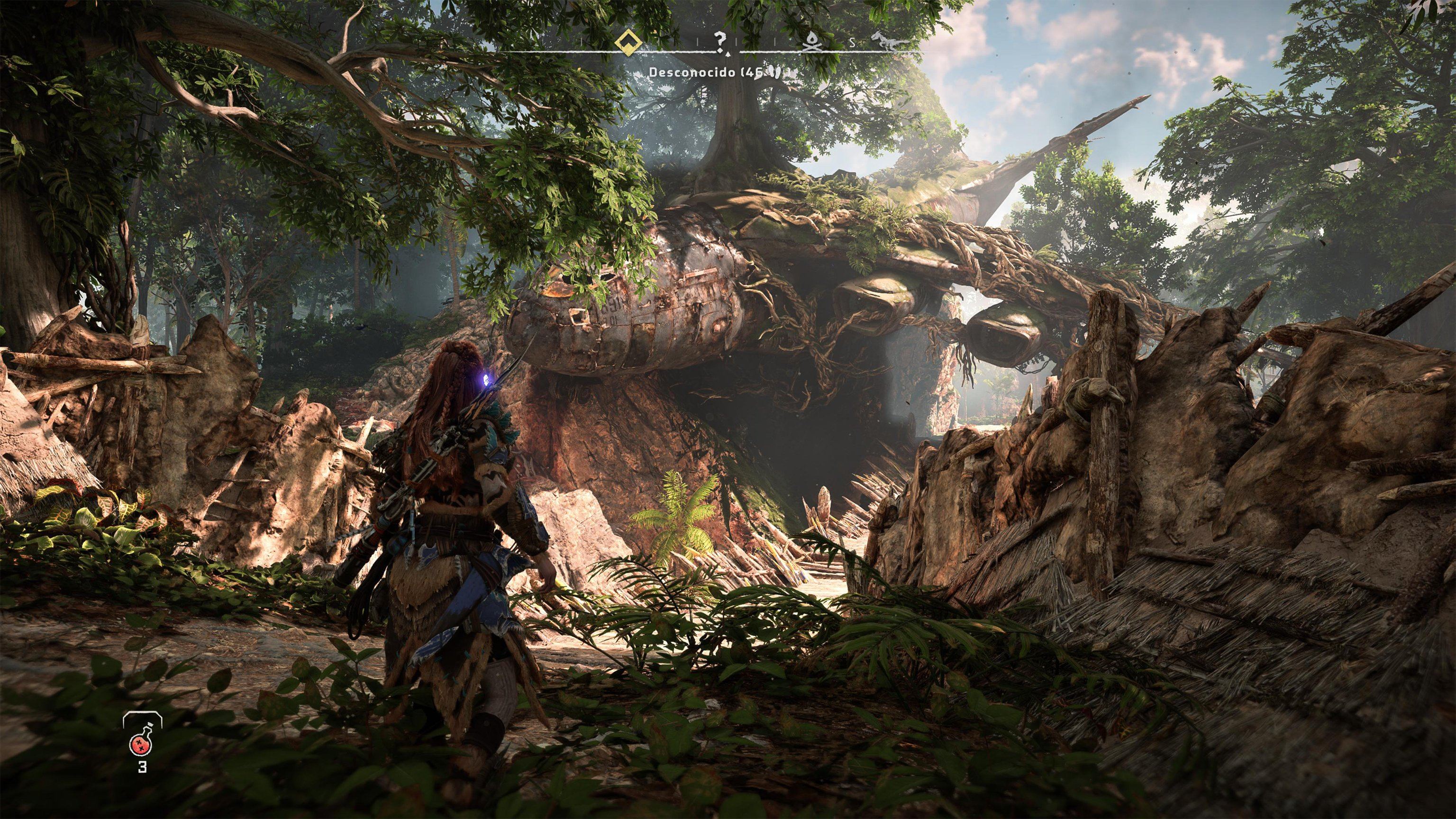Click the potion count number 3

coord(143,766)
